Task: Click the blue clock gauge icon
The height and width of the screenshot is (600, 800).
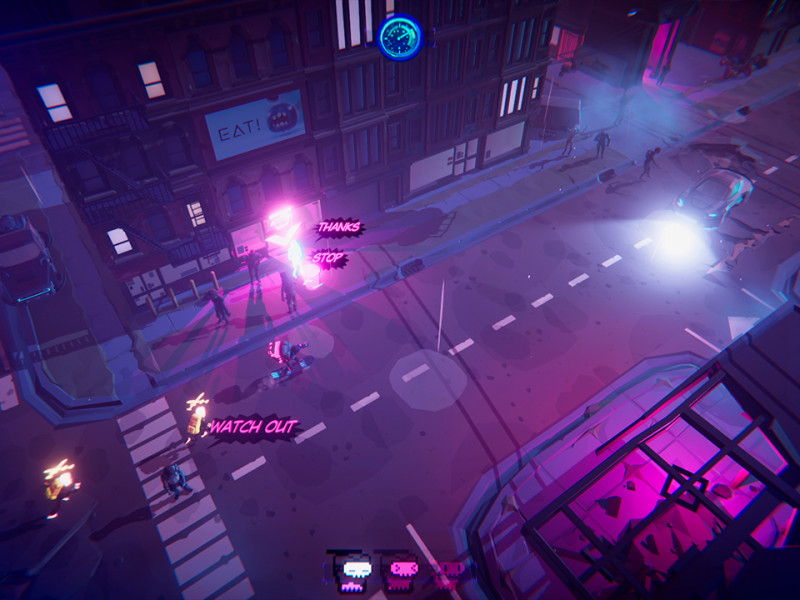Action: tap(400, 36)
